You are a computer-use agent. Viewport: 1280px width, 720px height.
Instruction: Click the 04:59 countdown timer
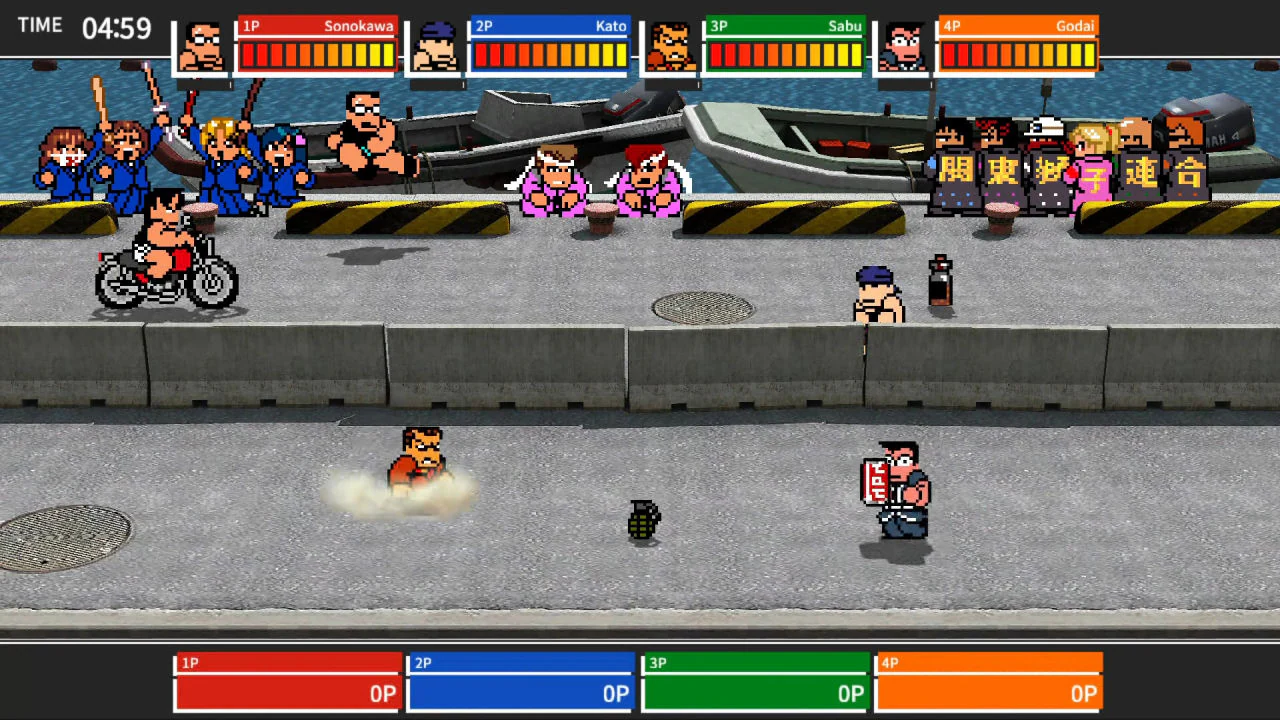point(116,30)
